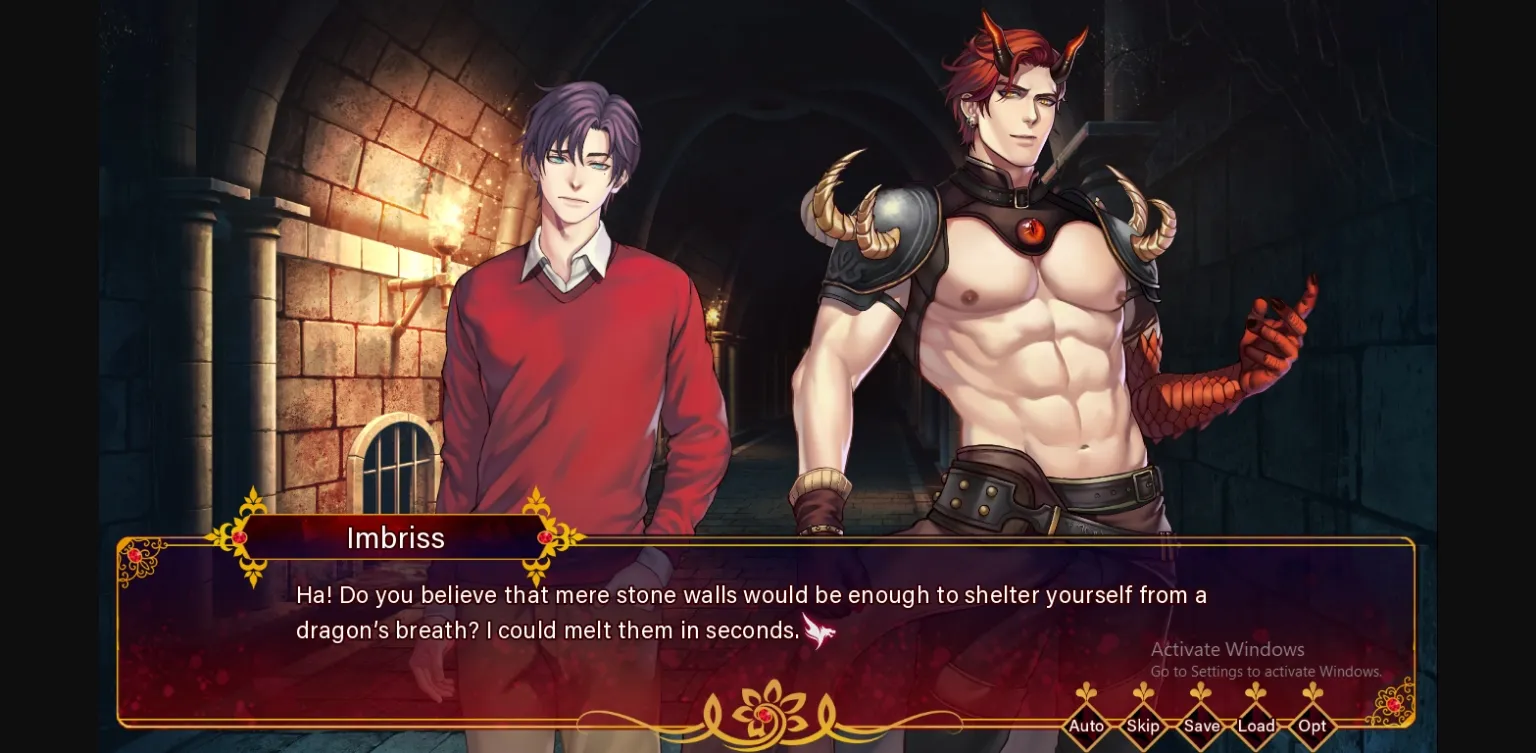Click the Imbriss nameplate
This screenshot has width=1536, height=753.
[x=396, y=538]
